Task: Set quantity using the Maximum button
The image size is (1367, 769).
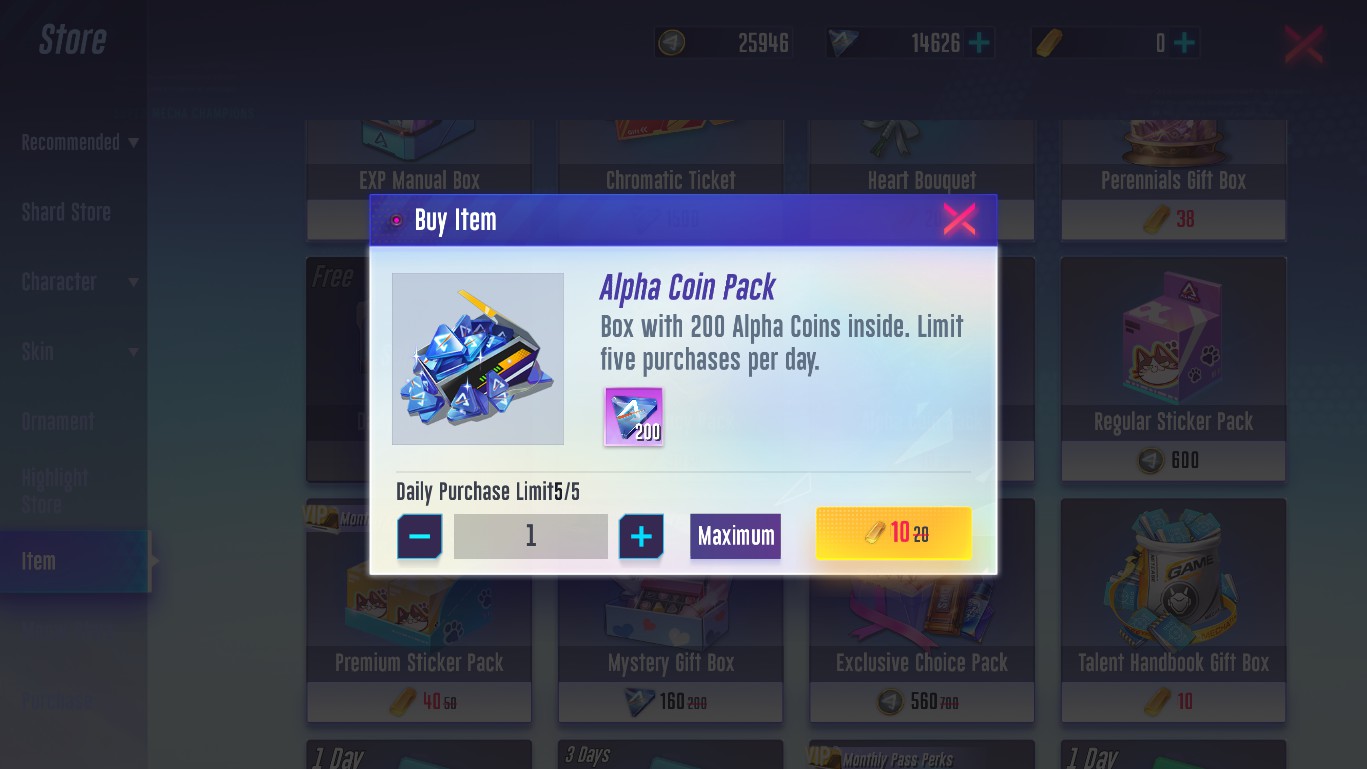Action: tap(735, 536)
